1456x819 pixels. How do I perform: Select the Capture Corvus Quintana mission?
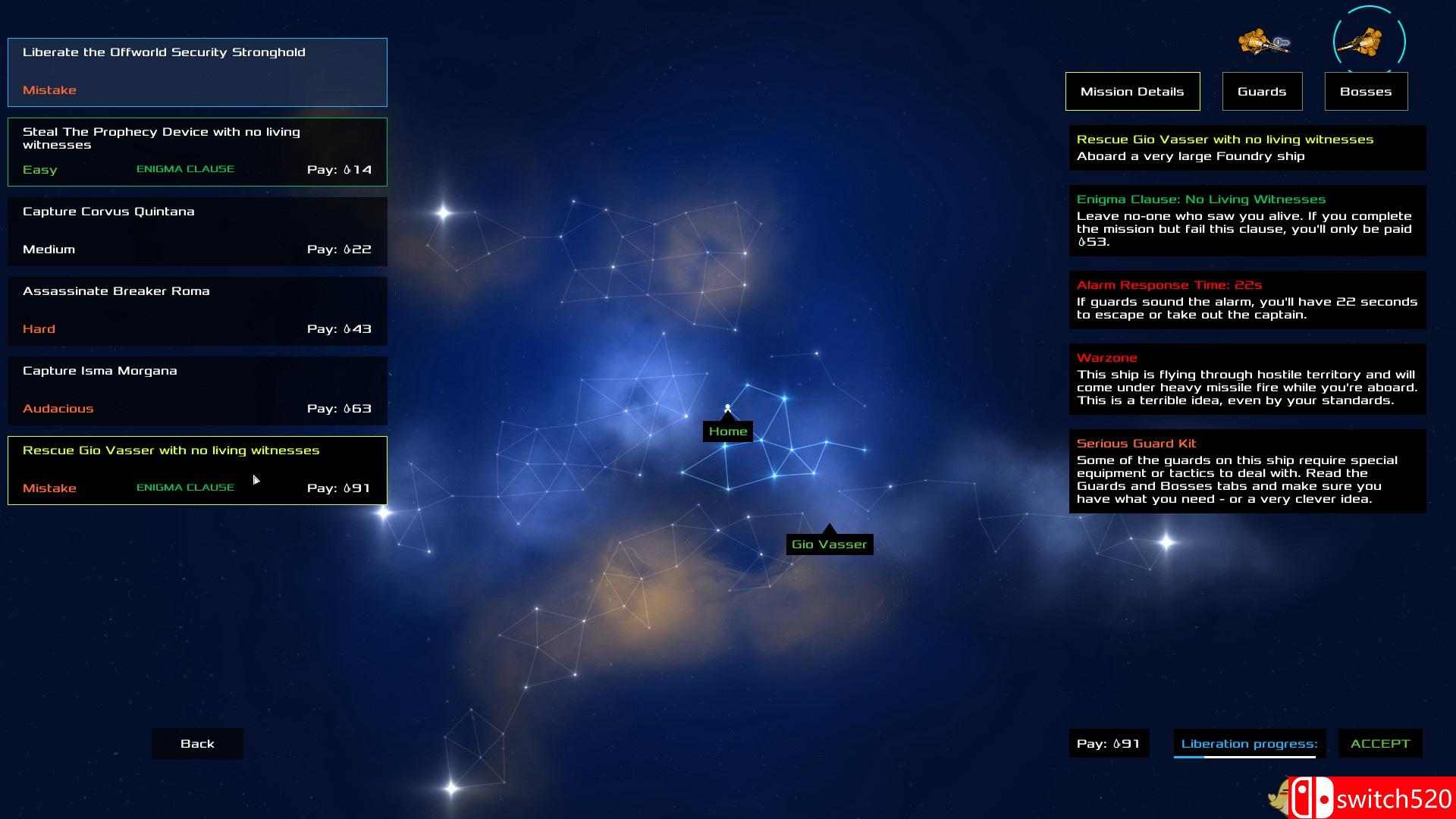pyautogui.click(x=197, y=231)
